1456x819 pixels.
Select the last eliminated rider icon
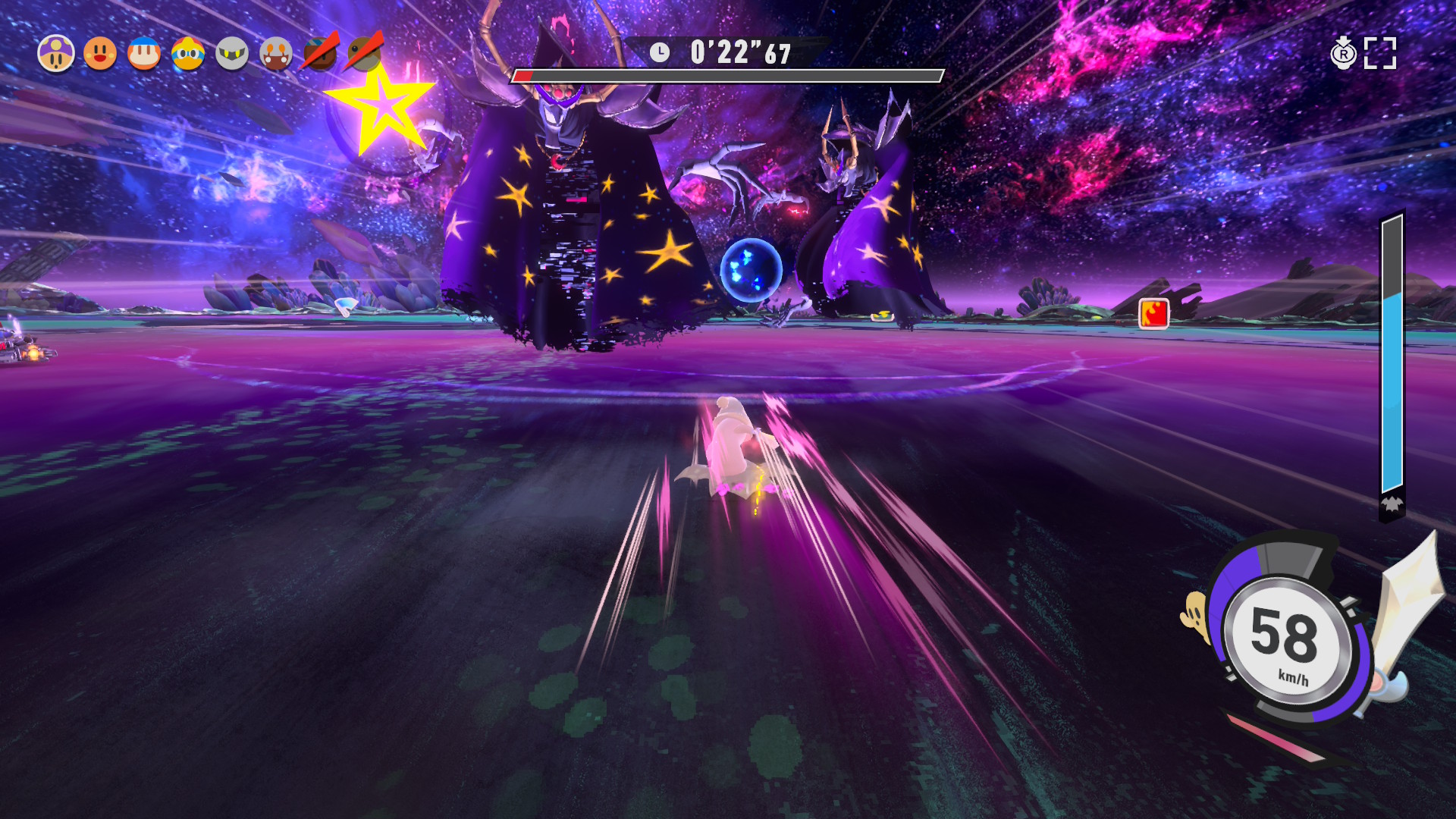tap(365, 53)
